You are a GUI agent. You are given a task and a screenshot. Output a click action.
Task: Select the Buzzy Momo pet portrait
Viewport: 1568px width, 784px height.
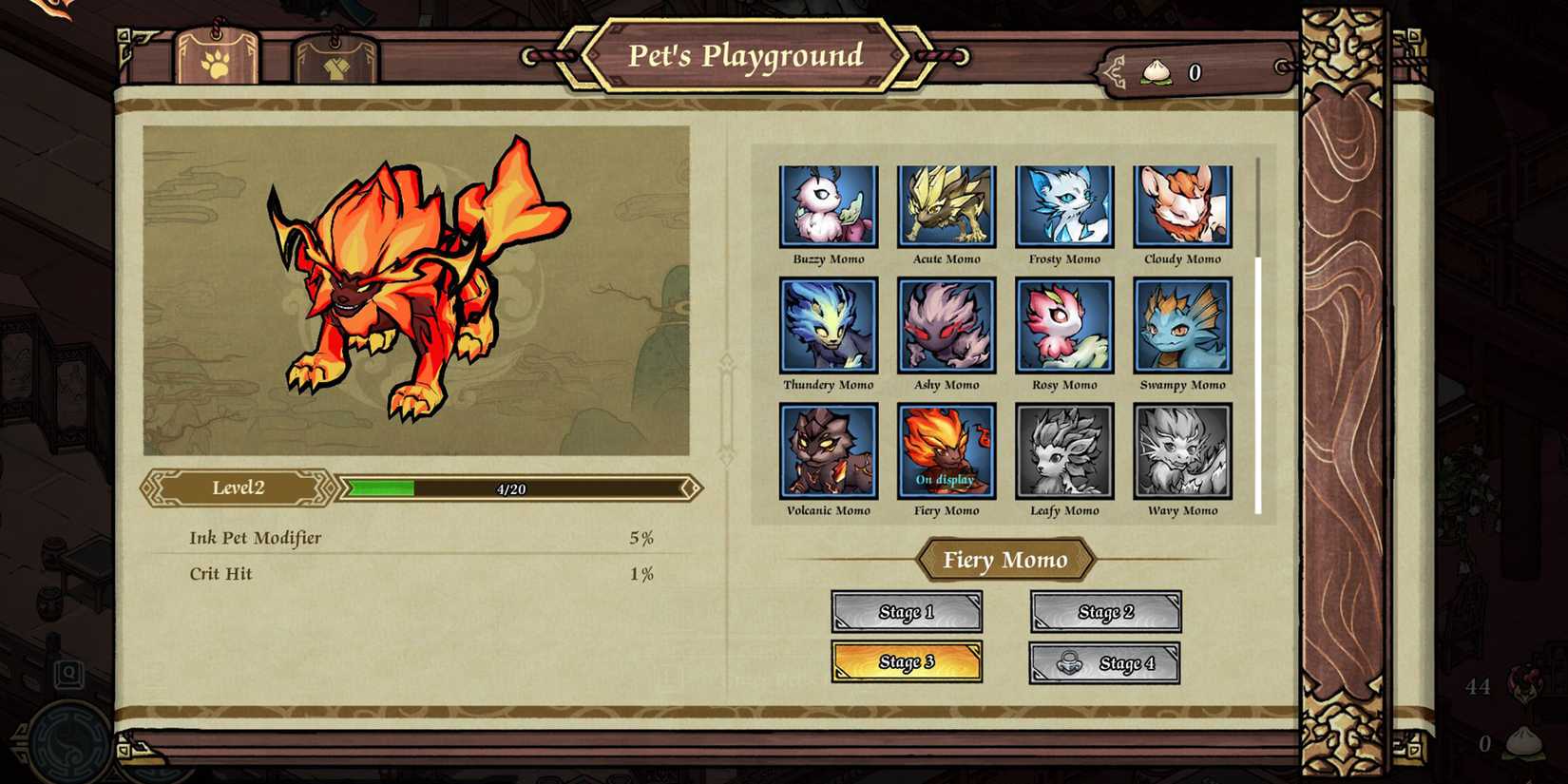pyautogui.click(x=828, y=205)
